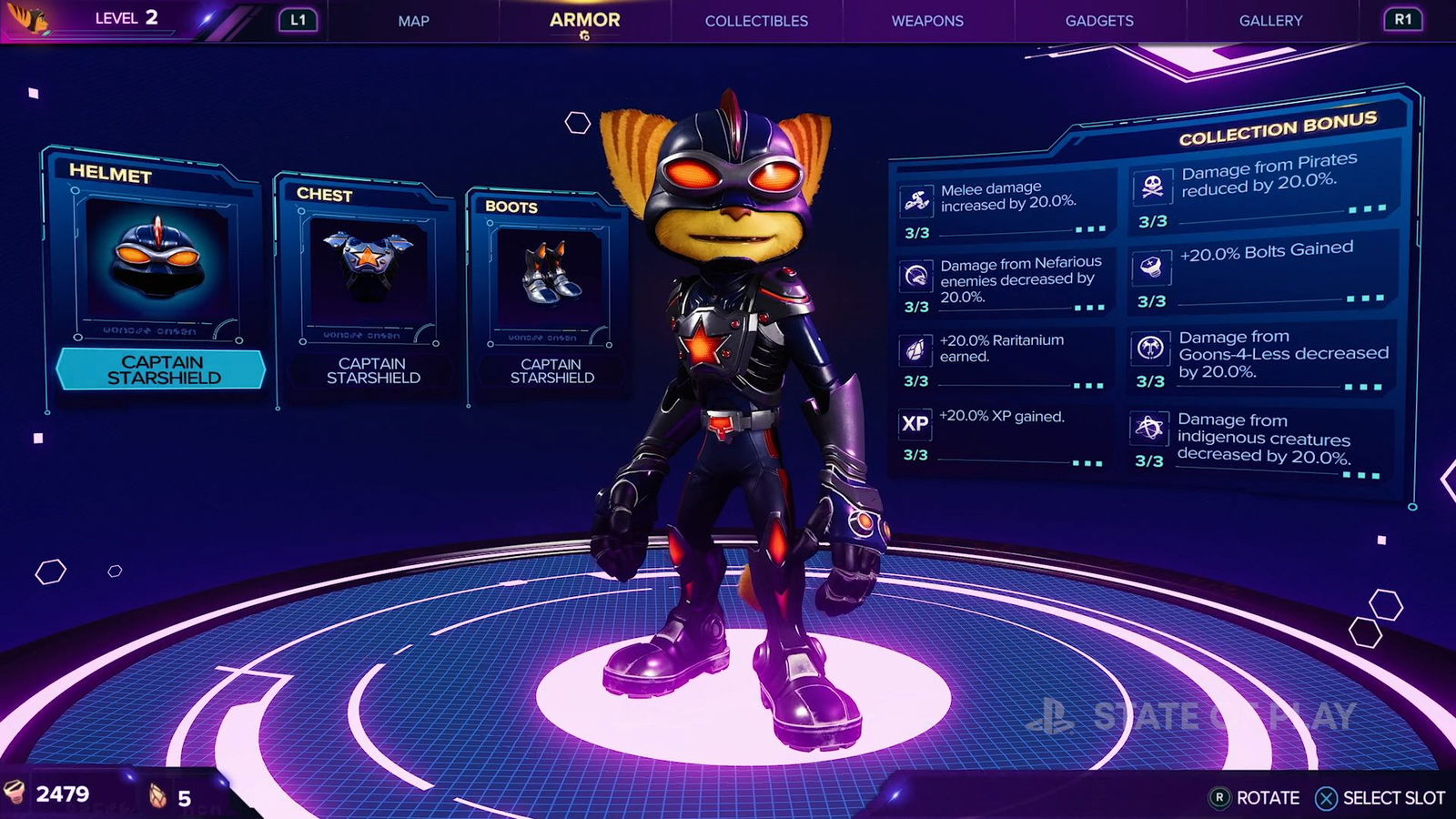Viewport: 1456px width, 819px height.
Task: Click the Goons-4-Less damage bonus icon
Action: [1150, 347]
